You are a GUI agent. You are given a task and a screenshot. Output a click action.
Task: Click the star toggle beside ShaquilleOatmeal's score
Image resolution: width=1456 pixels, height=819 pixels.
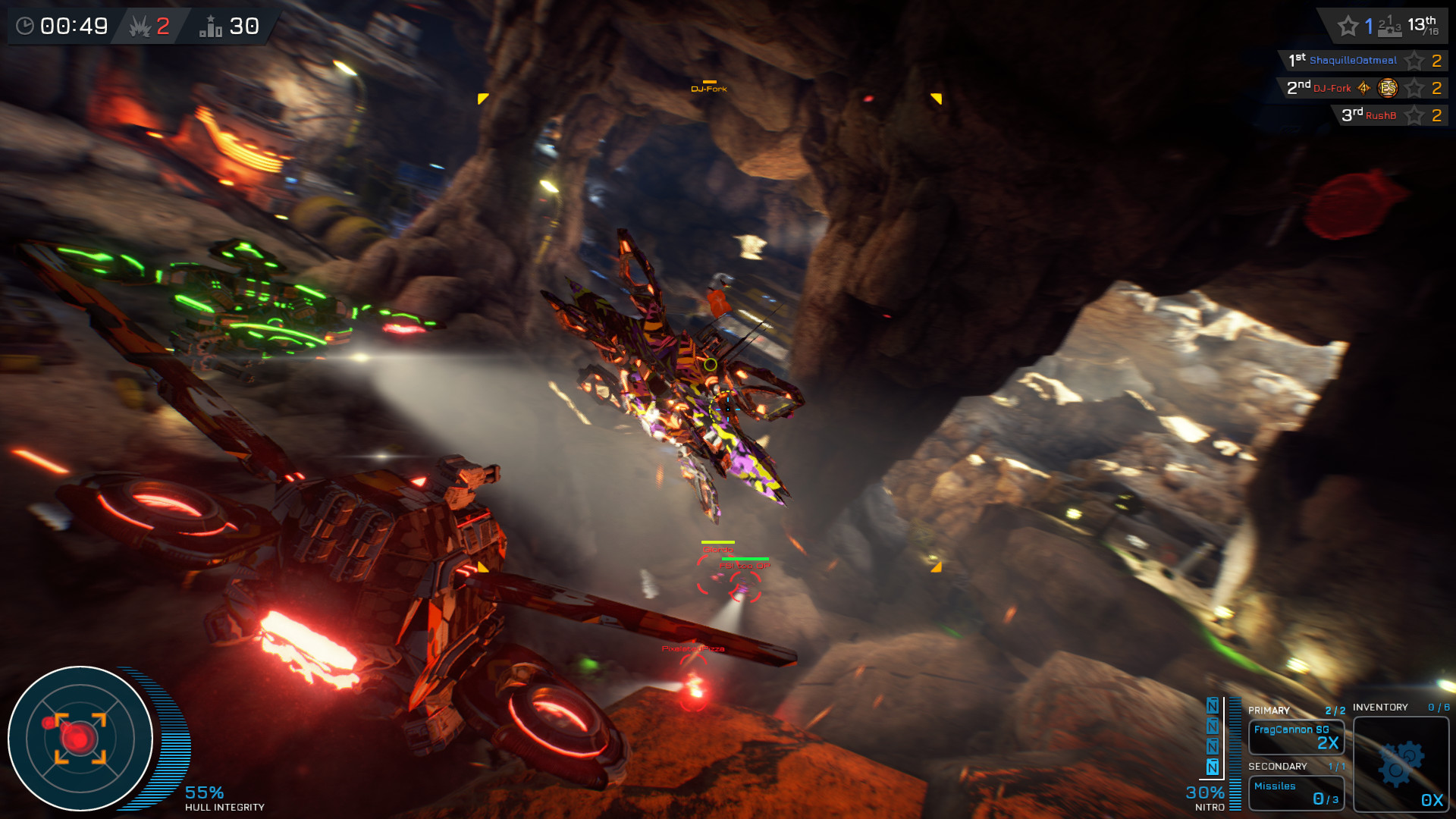tap(1414, 61)
